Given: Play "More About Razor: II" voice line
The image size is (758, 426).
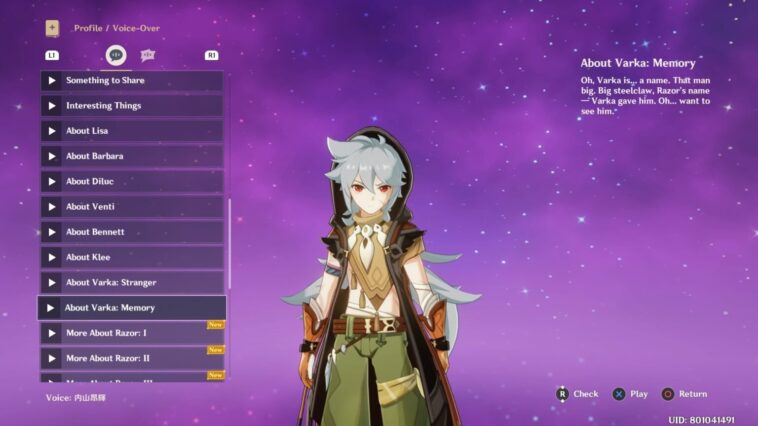Looking at the screenshot, I should click(x=132, y=357).
